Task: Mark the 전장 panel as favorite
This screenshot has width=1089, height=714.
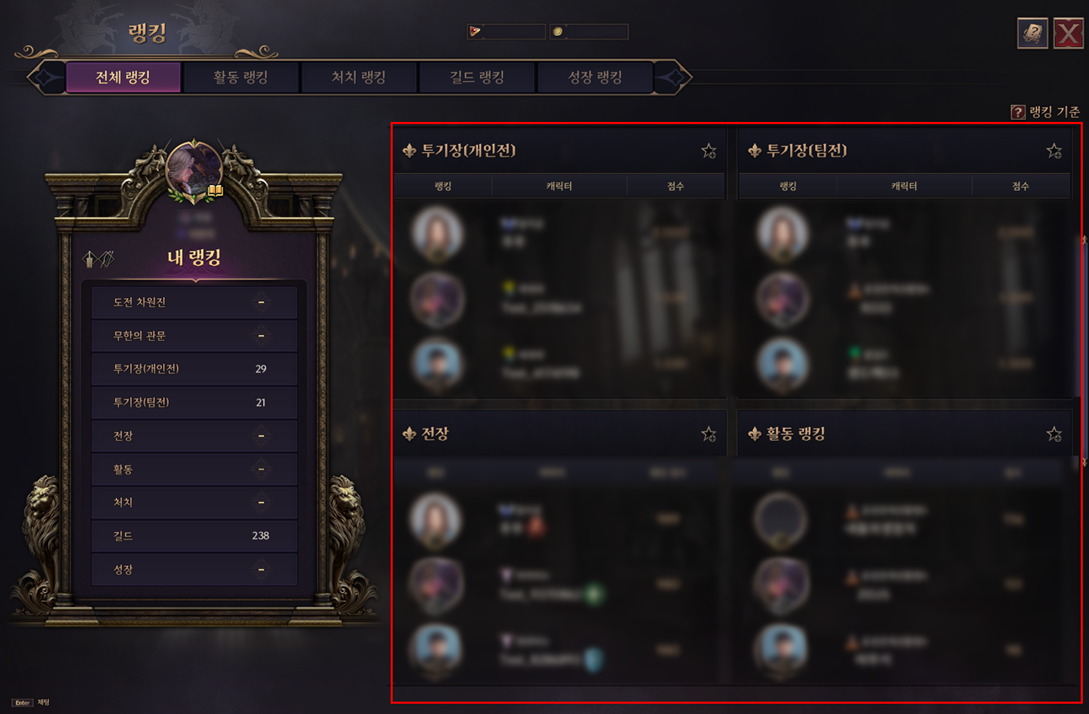Action: point(709,434)
